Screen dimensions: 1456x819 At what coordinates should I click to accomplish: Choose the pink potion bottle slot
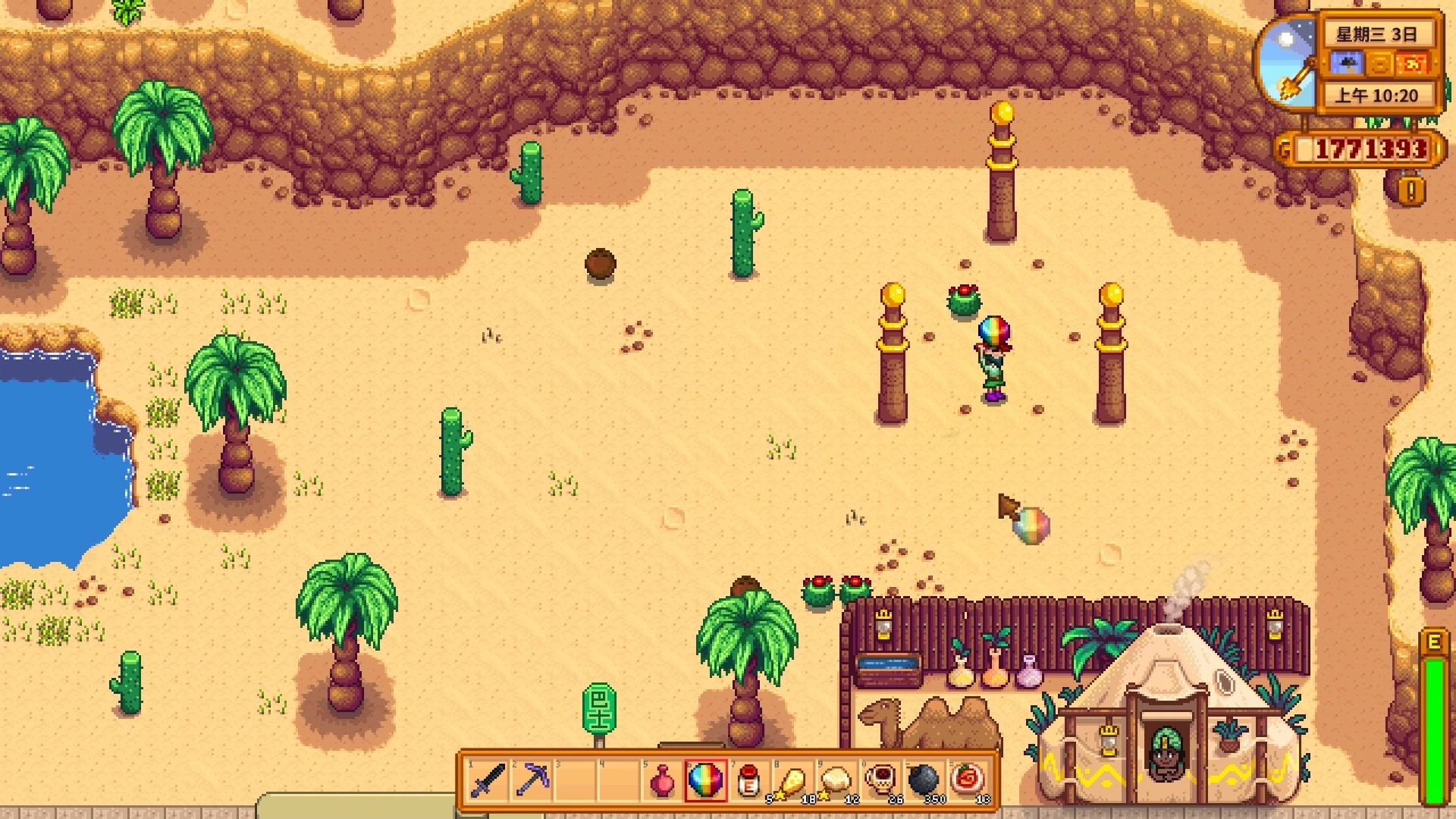click(x=662, y=780)
